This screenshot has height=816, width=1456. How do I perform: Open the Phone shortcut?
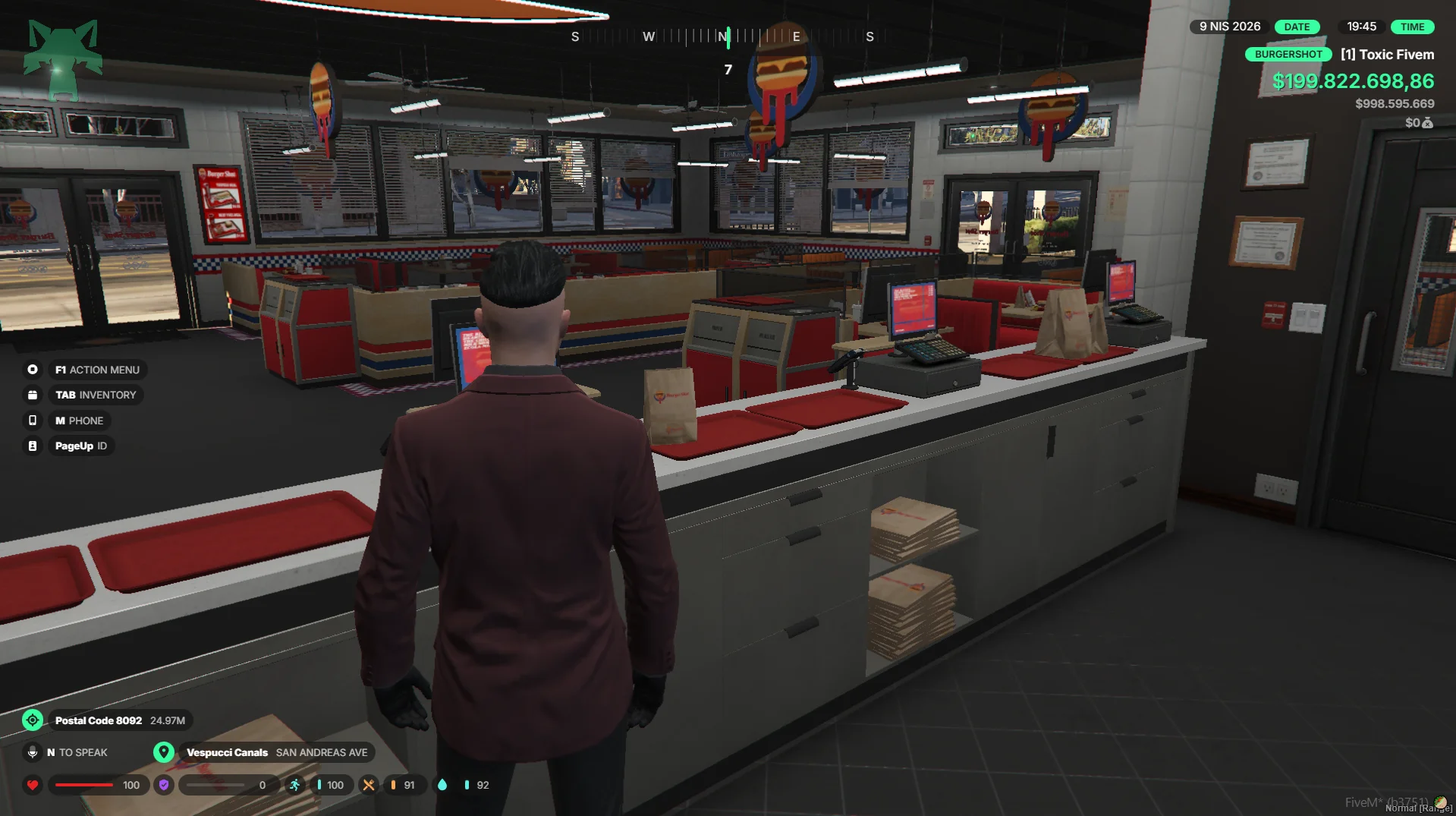pos(79,421)
